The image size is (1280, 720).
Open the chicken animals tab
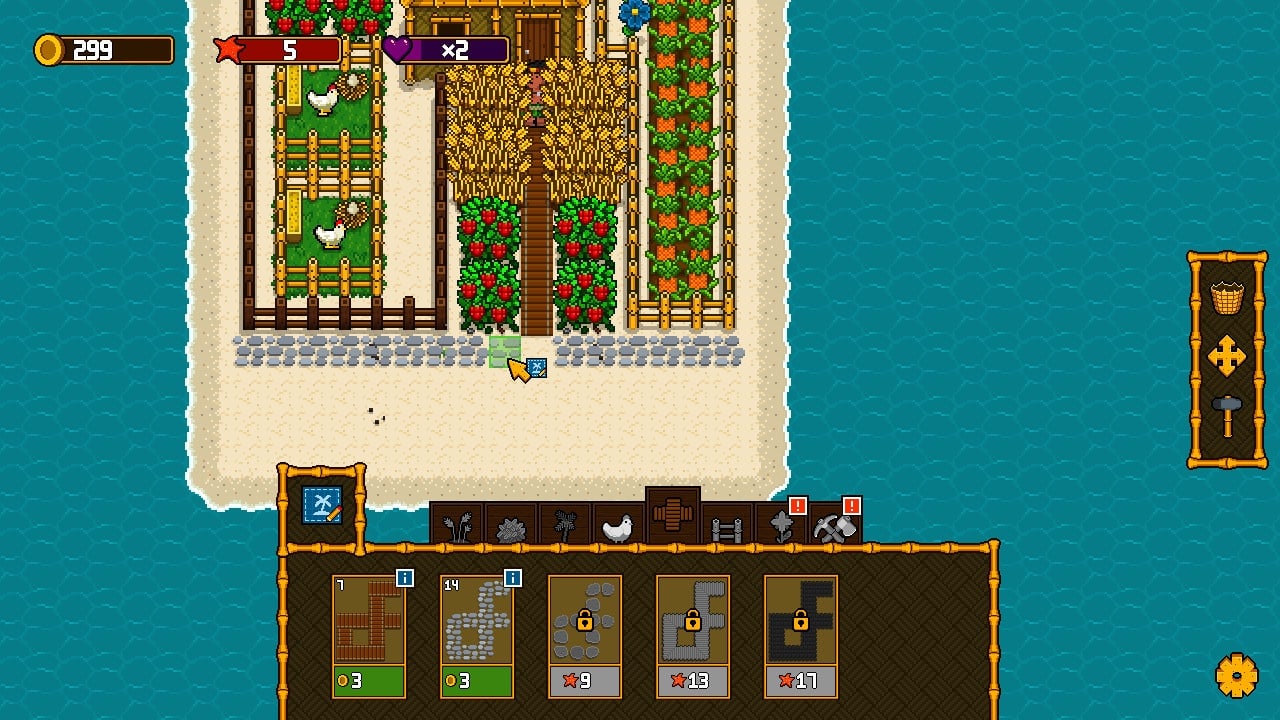point(618,526)
